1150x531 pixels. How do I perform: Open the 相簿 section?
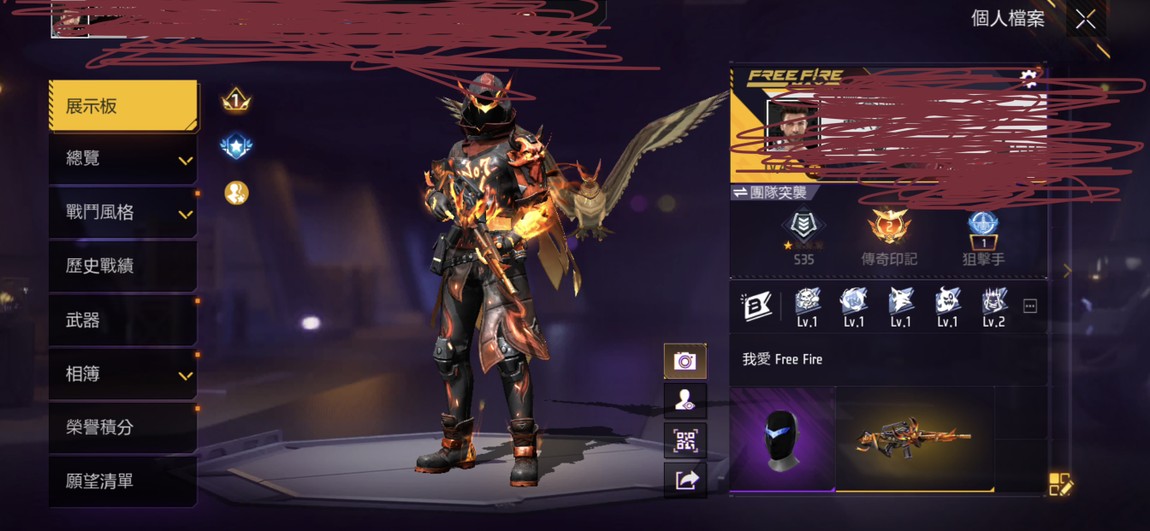pos(122,374)
